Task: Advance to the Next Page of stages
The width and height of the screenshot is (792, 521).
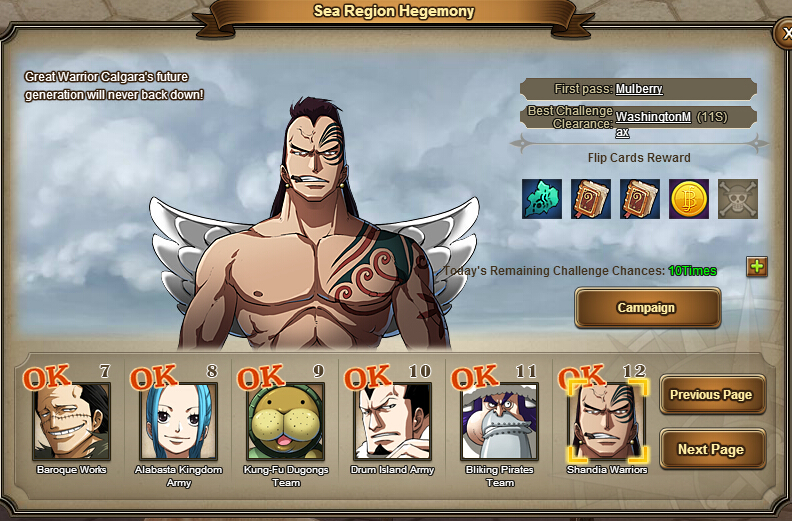Action: pyautogui.click(x=710, y=449)
